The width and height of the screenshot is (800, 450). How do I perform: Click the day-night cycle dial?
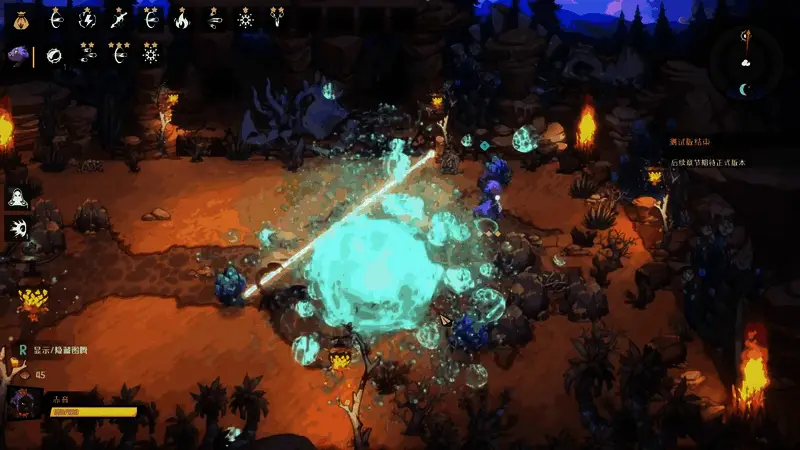pos(746,62)
